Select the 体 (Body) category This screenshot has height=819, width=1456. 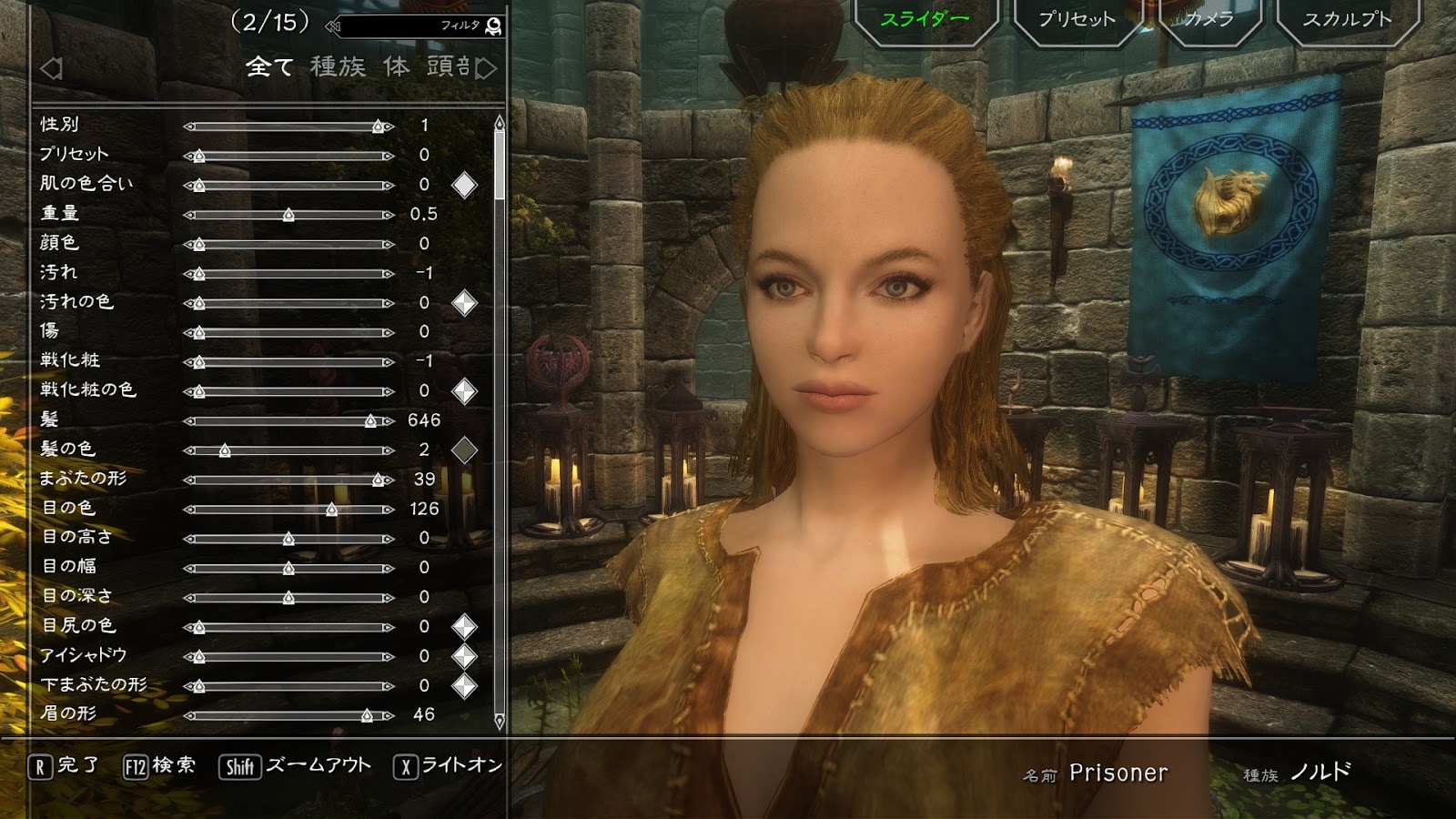tap(396, 66)
